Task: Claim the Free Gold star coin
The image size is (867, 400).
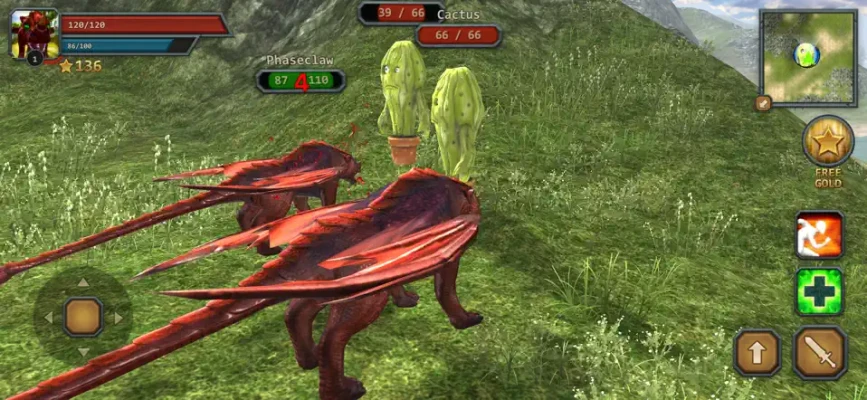Action: click(x=828, y=142)
